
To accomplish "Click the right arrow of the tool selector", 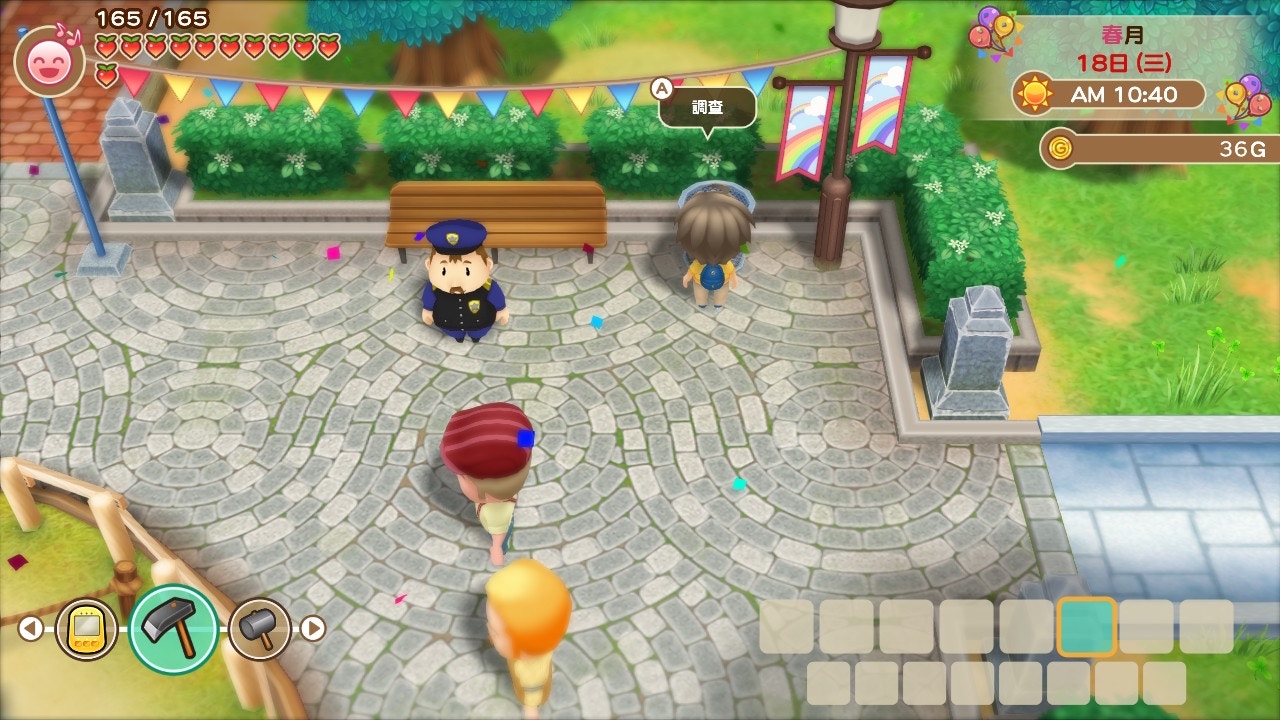I will coord(314,628).
